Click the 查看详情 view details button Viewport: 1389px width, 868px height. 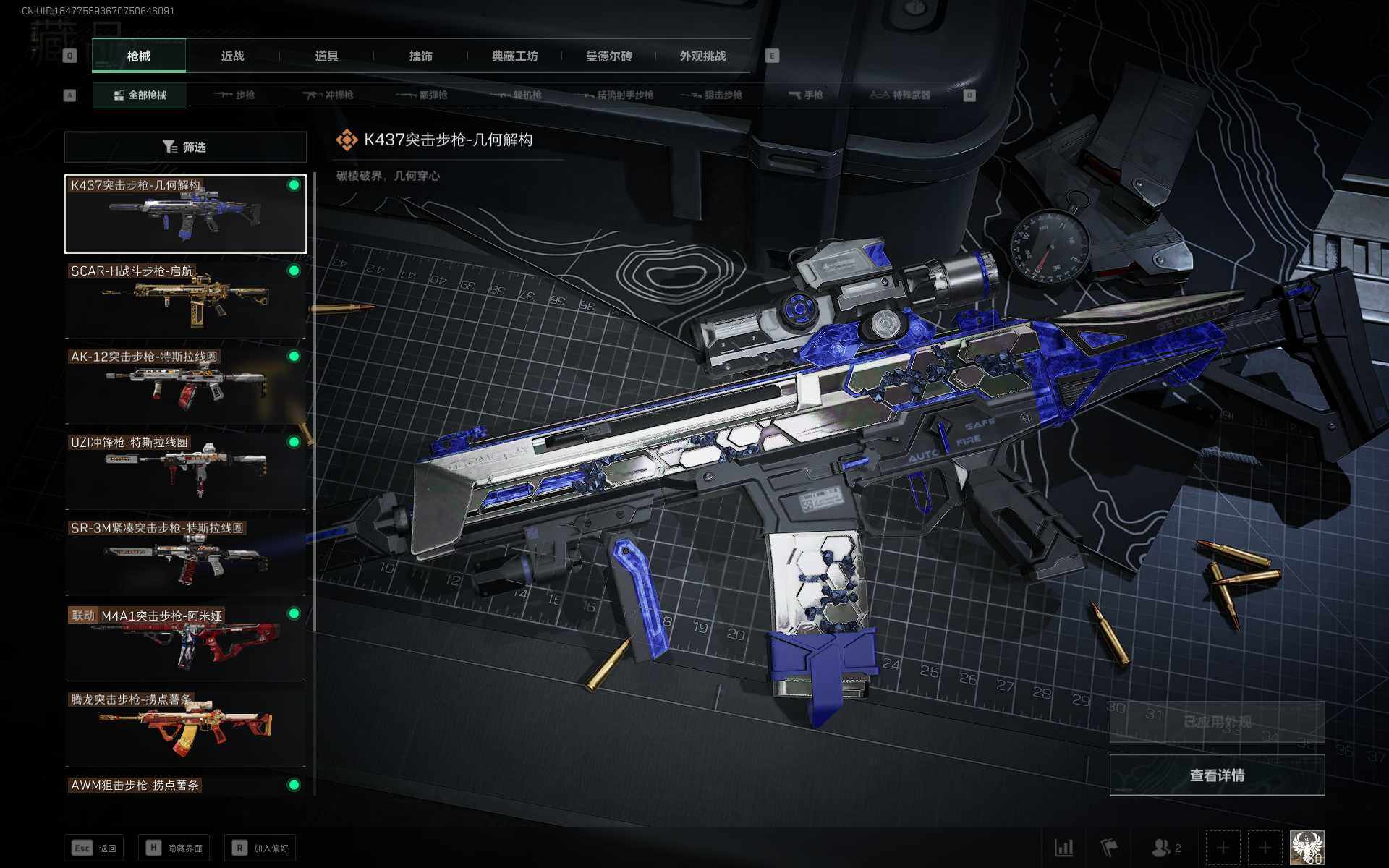tap(1217, 775)
